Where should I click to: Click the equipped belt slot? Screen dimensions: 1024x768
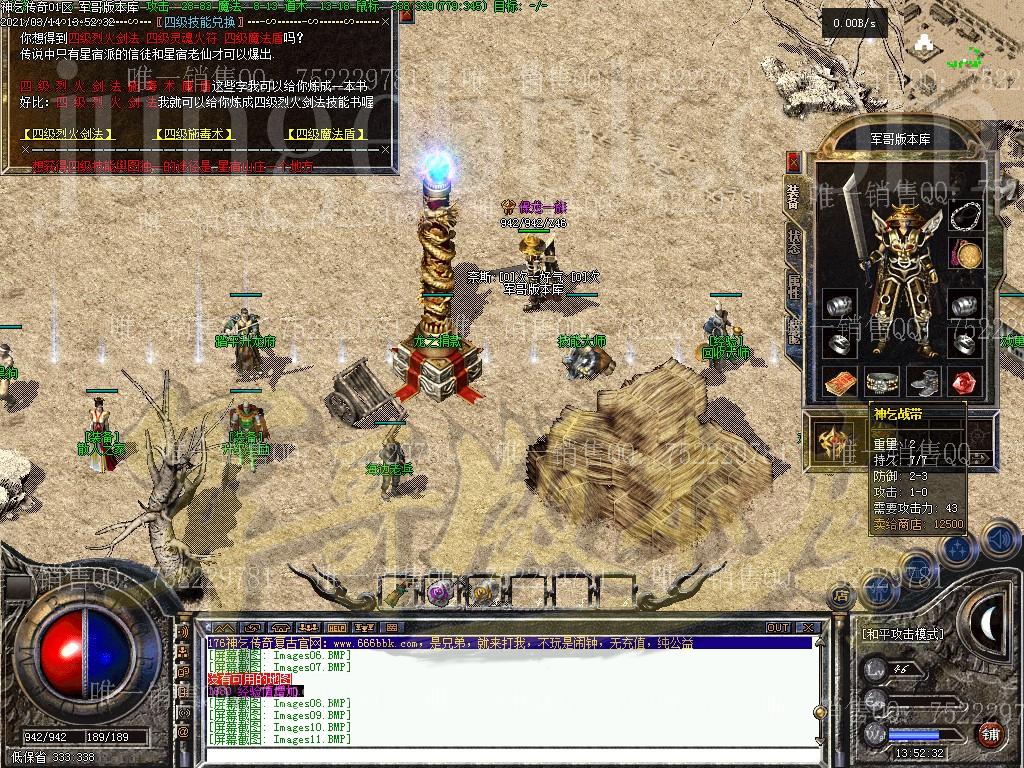[x=881, y=383]
